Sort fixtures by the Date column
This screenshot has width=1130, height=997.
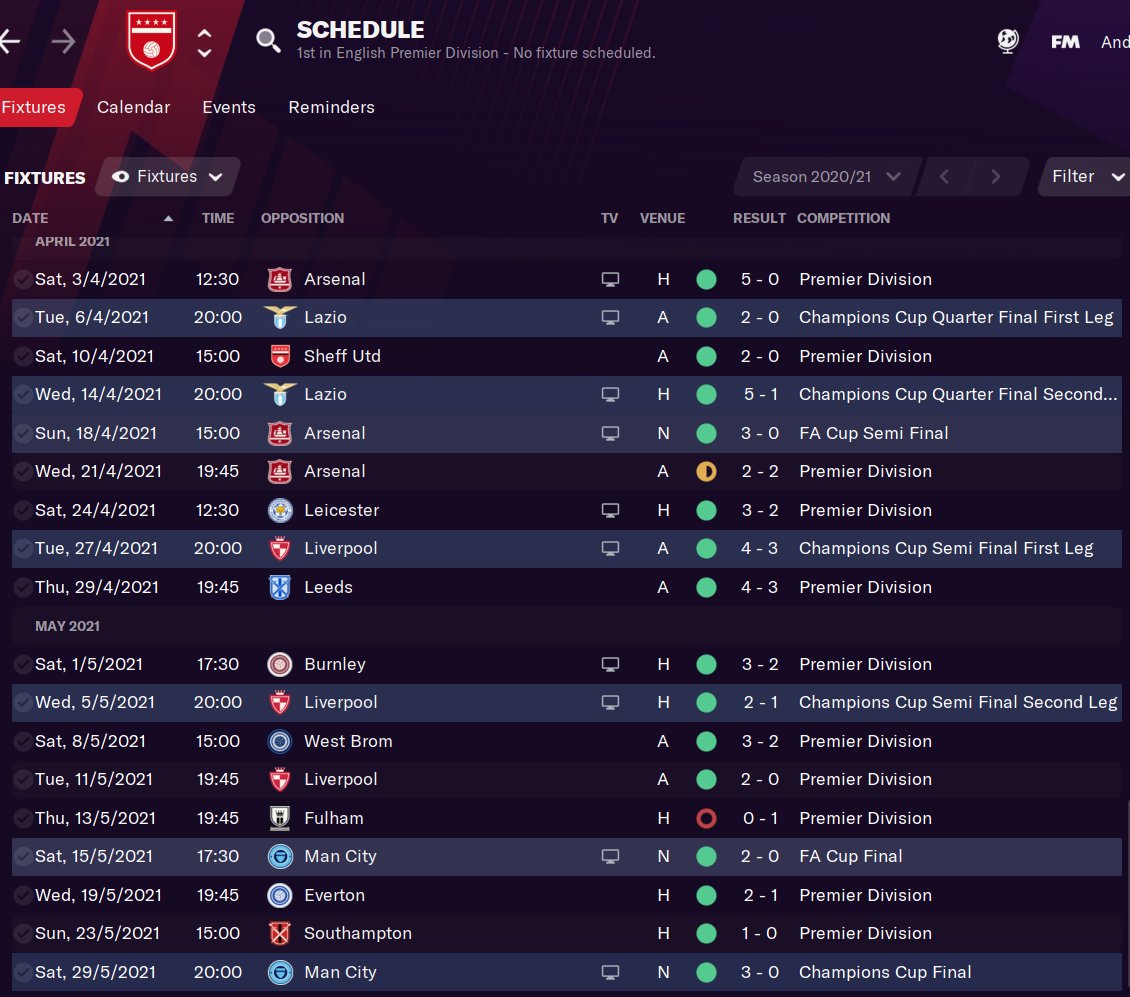click(x=30, y=218)
